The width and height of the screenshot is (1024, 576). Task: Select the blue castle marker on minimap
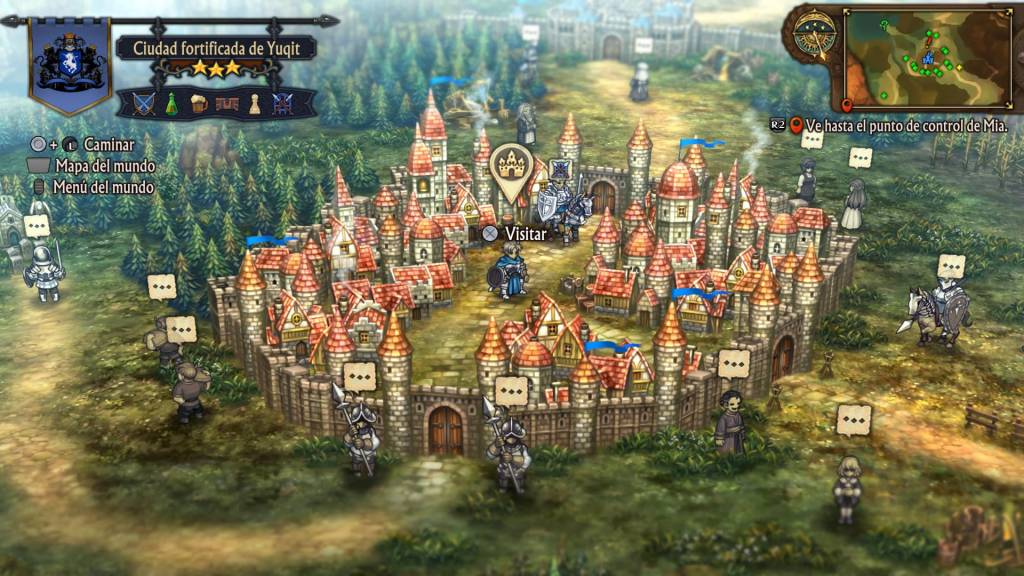[x=928, y=59]
